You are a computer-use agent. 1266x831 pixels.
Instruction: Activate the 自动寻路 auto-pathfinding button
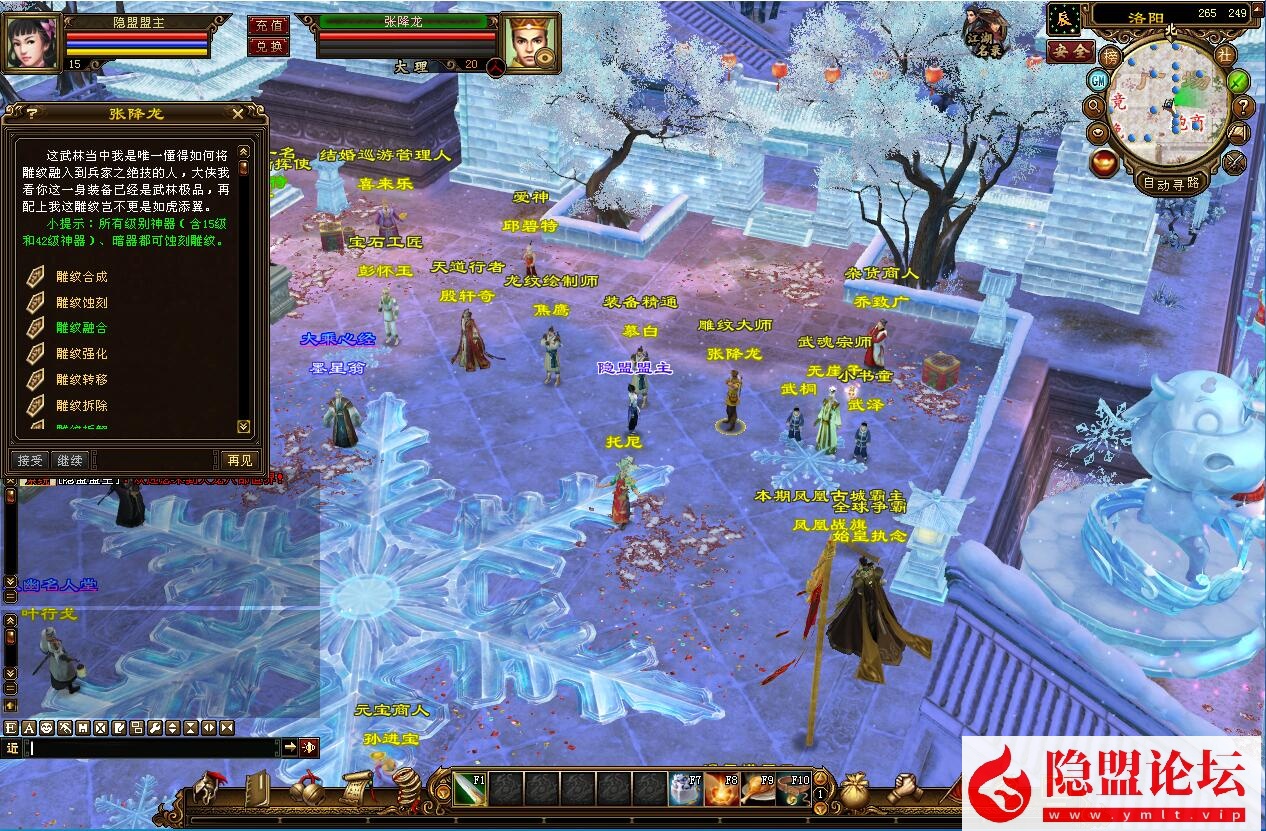tap(1172, 183)
